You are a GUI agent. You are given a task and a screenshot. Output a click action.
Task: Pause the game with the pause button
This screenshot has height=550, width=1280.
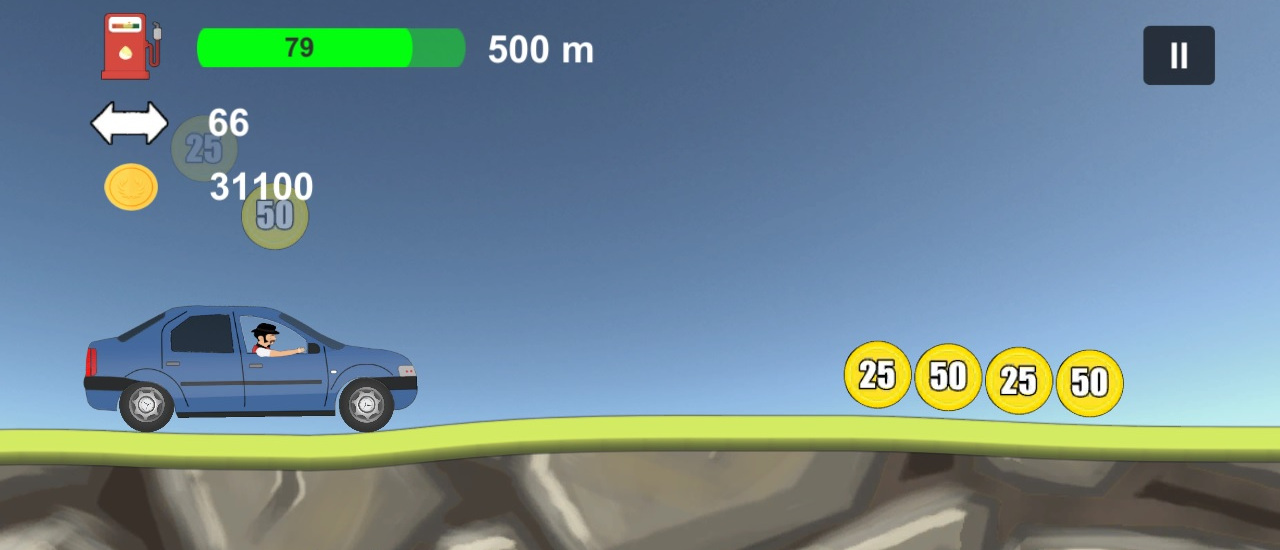[1178, 56]
